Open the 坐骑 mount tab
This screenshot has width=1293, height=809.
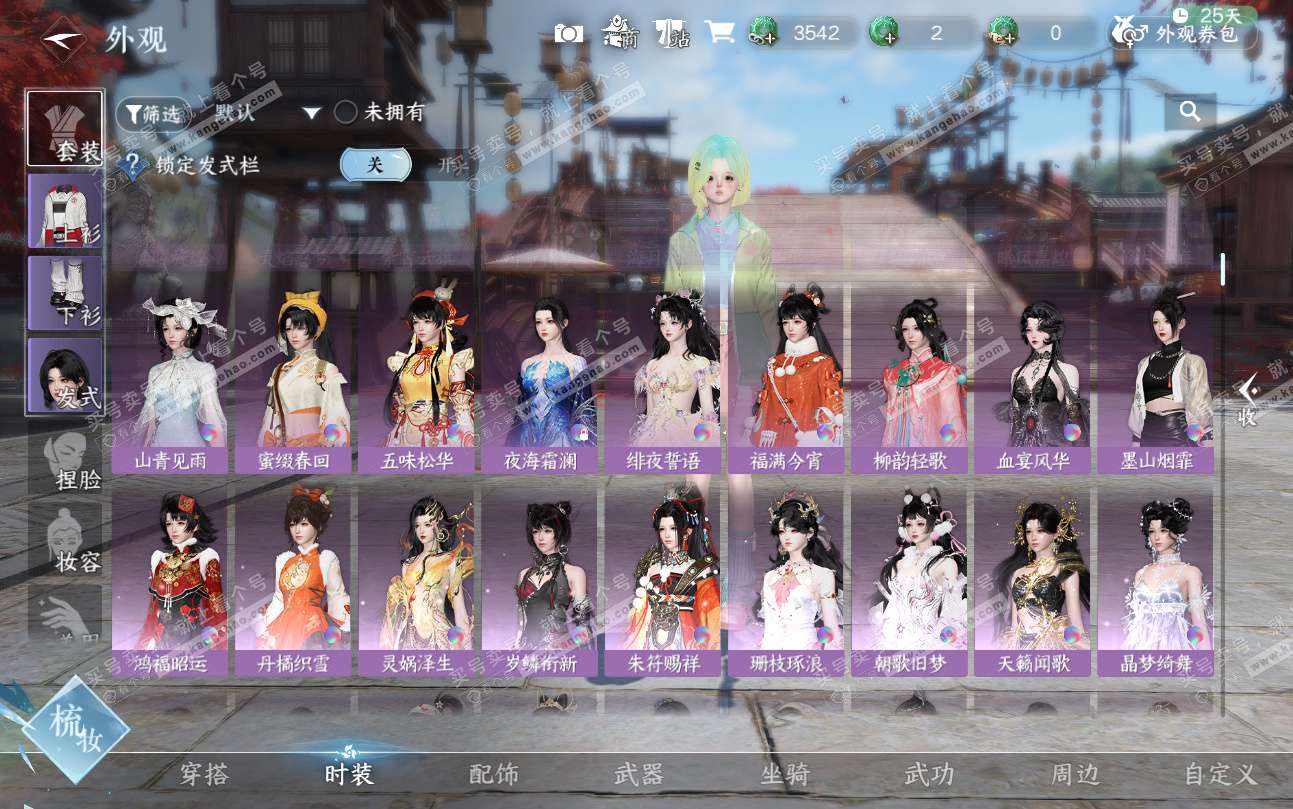click(x=785, y=774)
